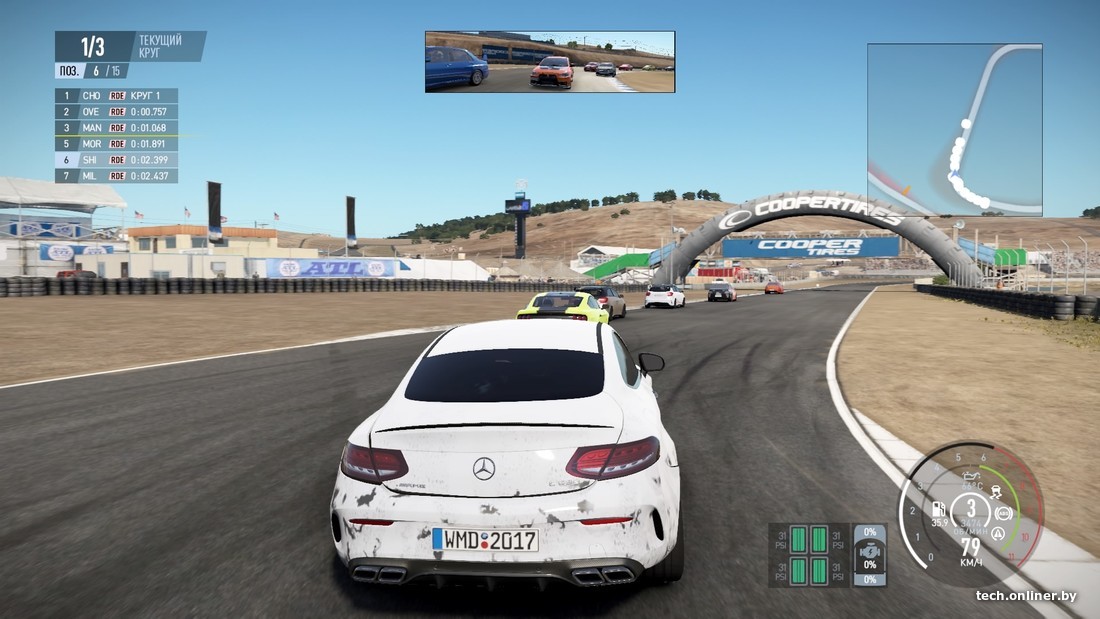Click the rear-view mirror display
1100x619 pixels.
coord(549,62)
